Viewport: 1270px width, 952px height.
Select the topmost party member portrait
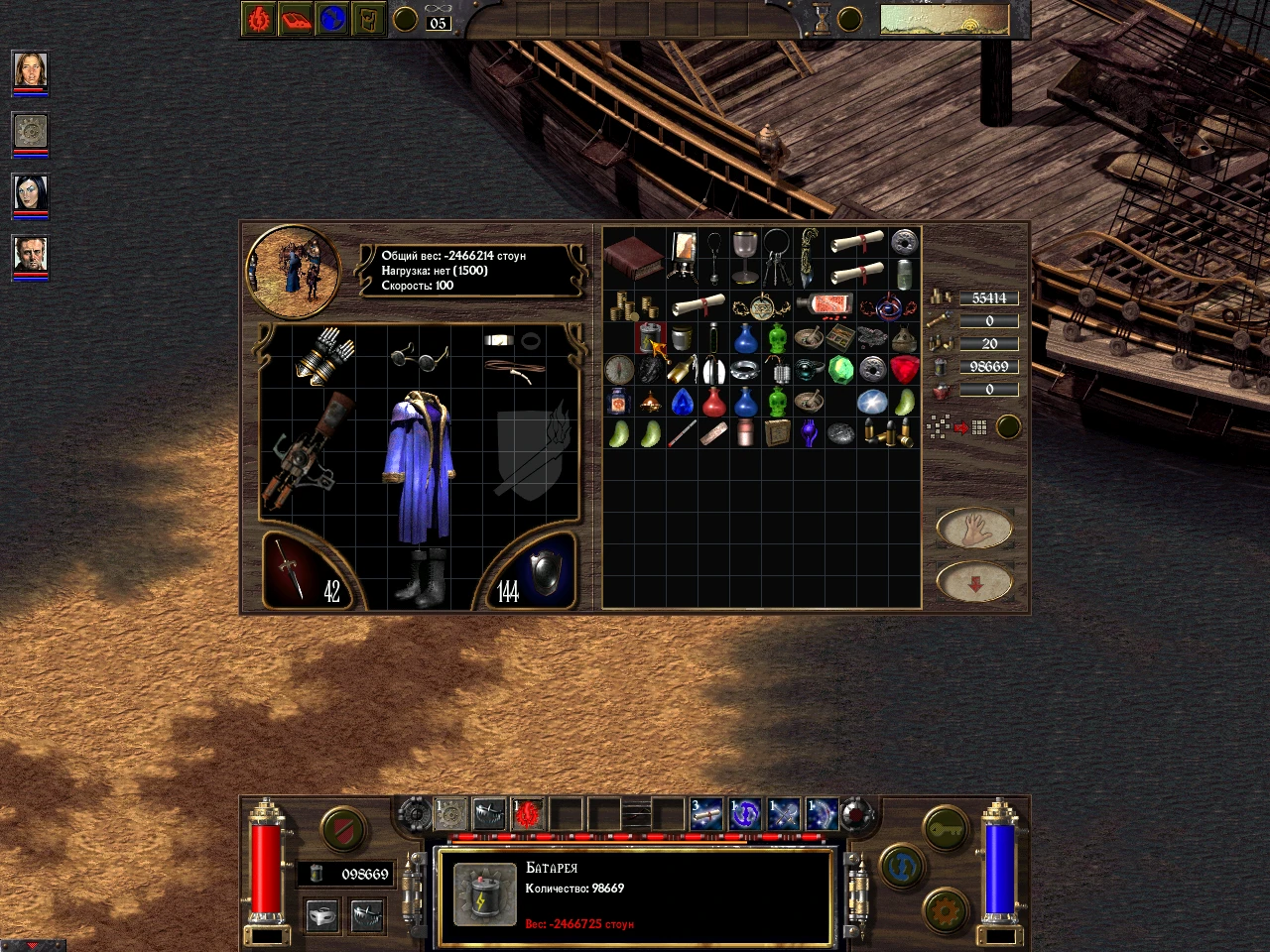28,69
